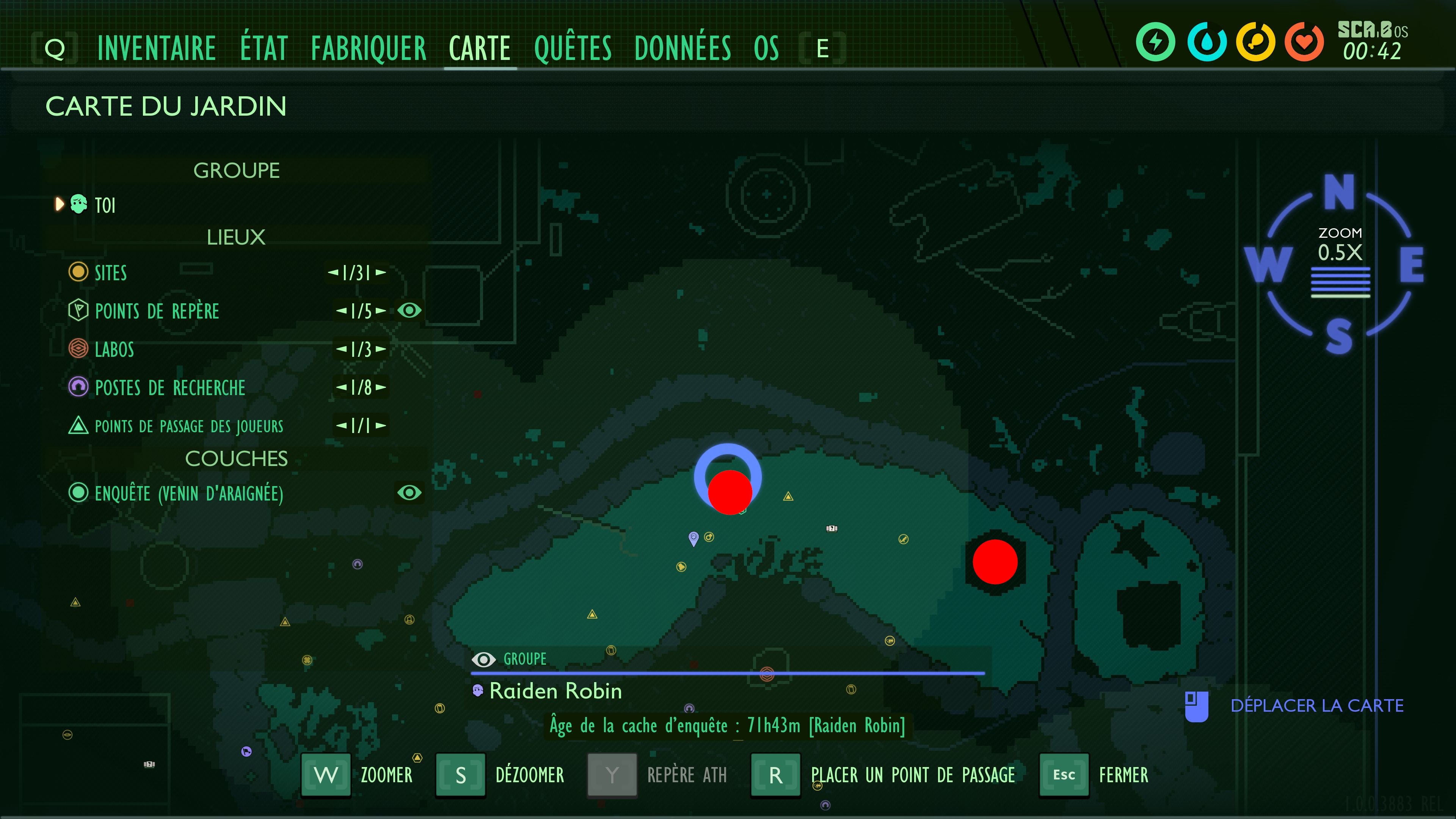Image resolution: width=1456 pixels, height=819 pixels.
Task: Select the TOI entry under Groupe
Action: point(105,205)
